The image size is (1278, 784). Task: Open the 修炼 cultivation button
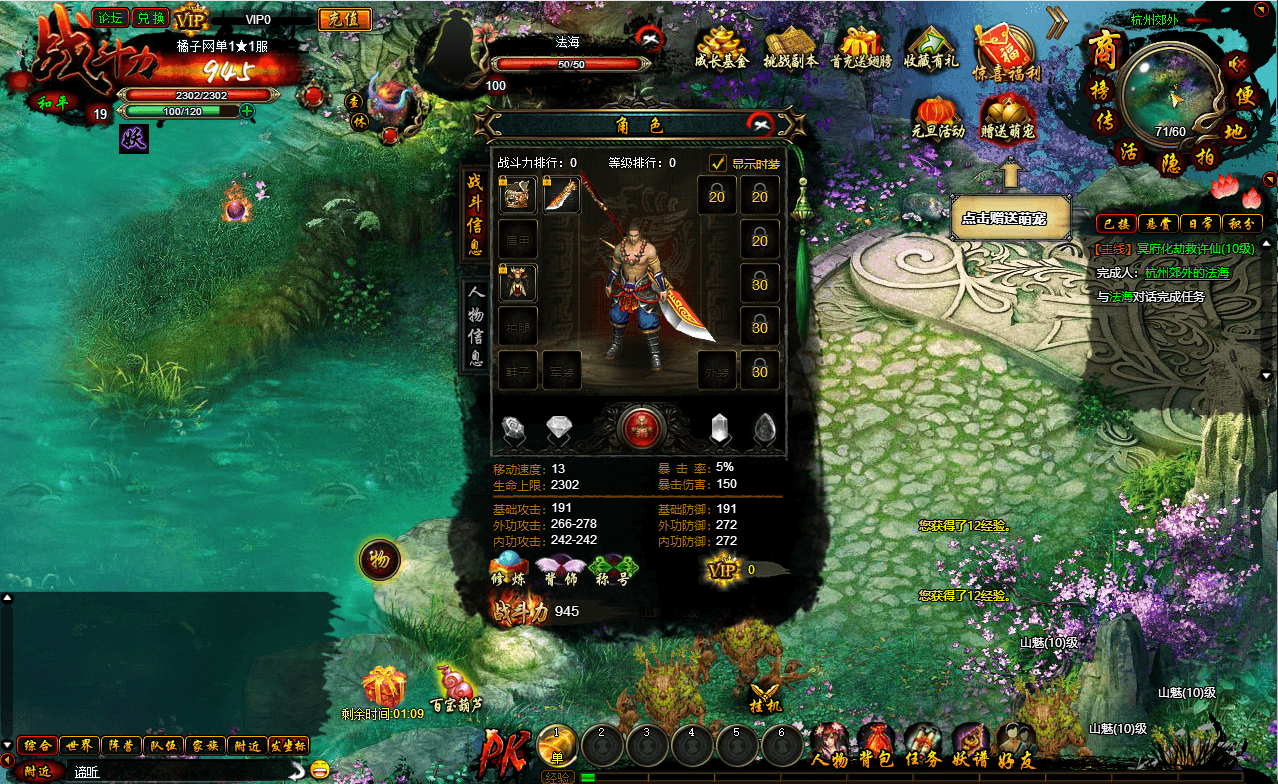tap(508, 567)
